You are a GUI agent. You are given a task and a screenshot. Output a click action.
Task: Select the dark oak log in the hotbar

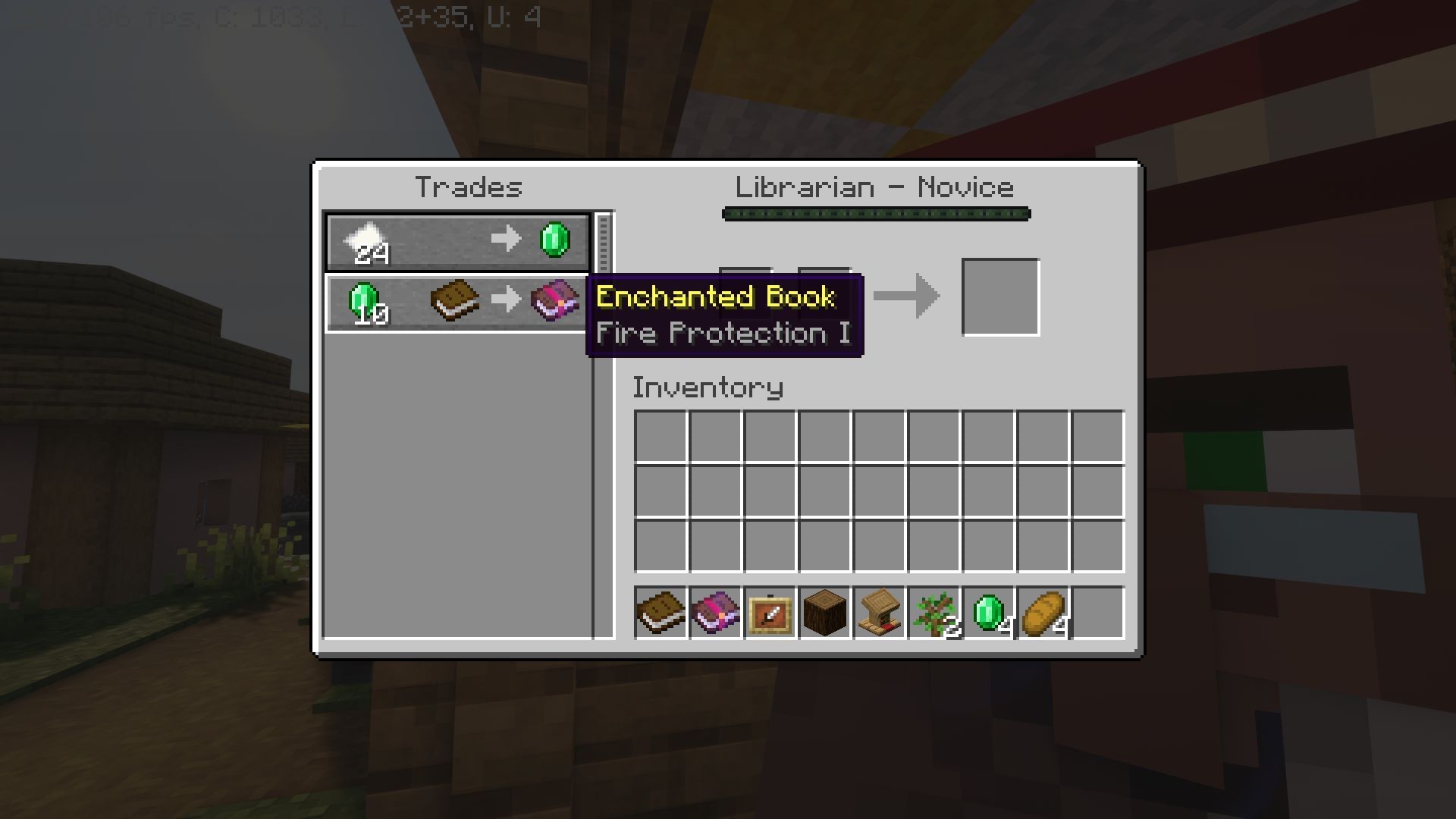824,614
